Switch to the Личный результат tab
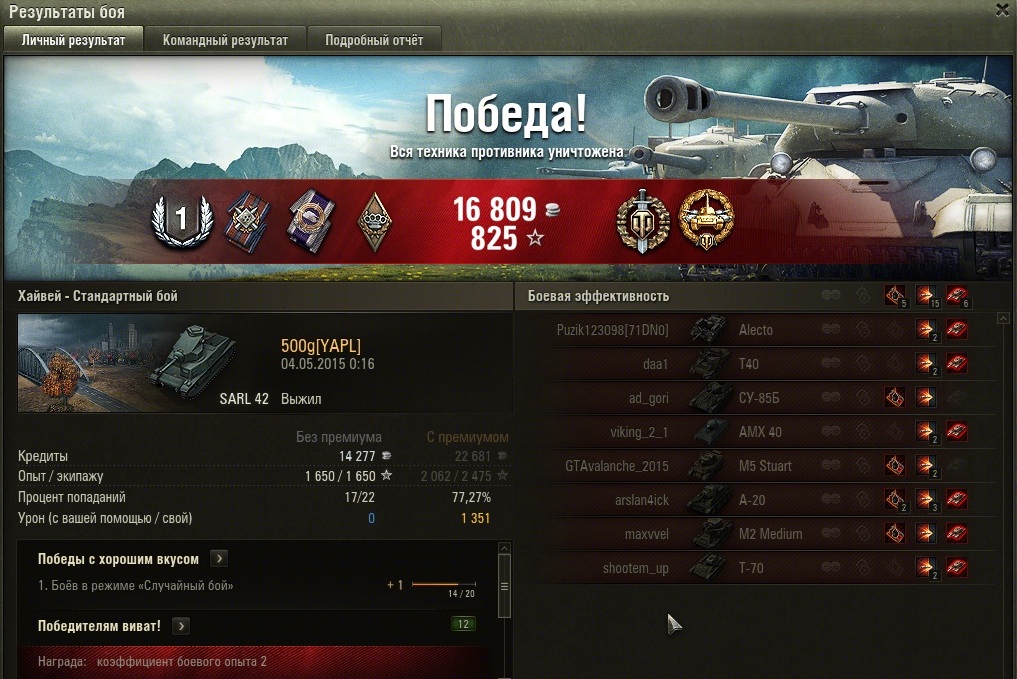The image size is (1017, 679). click(74, 40)
